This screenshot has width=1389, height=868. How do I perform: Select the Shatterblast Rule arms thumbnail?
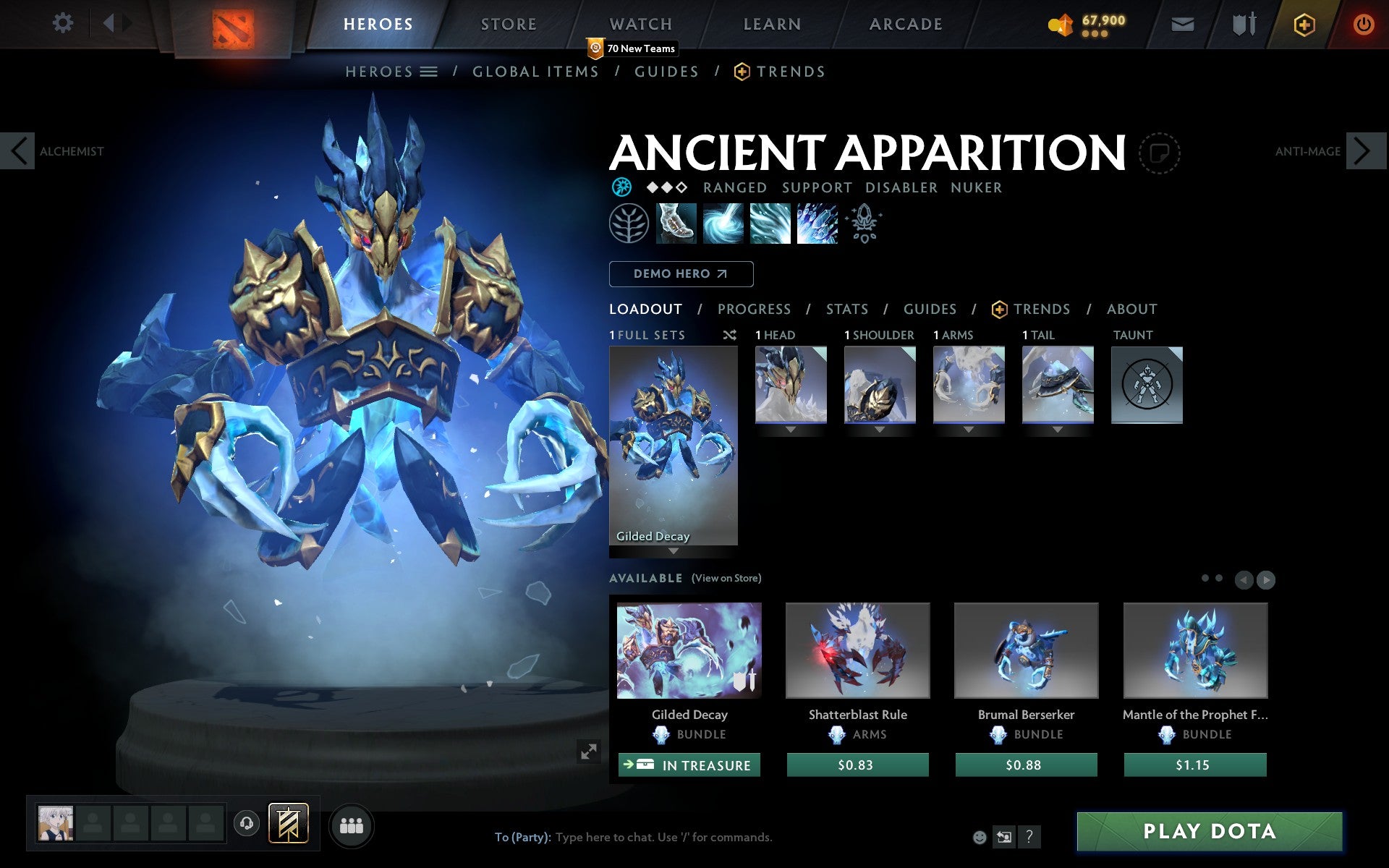tap(857, 650)
